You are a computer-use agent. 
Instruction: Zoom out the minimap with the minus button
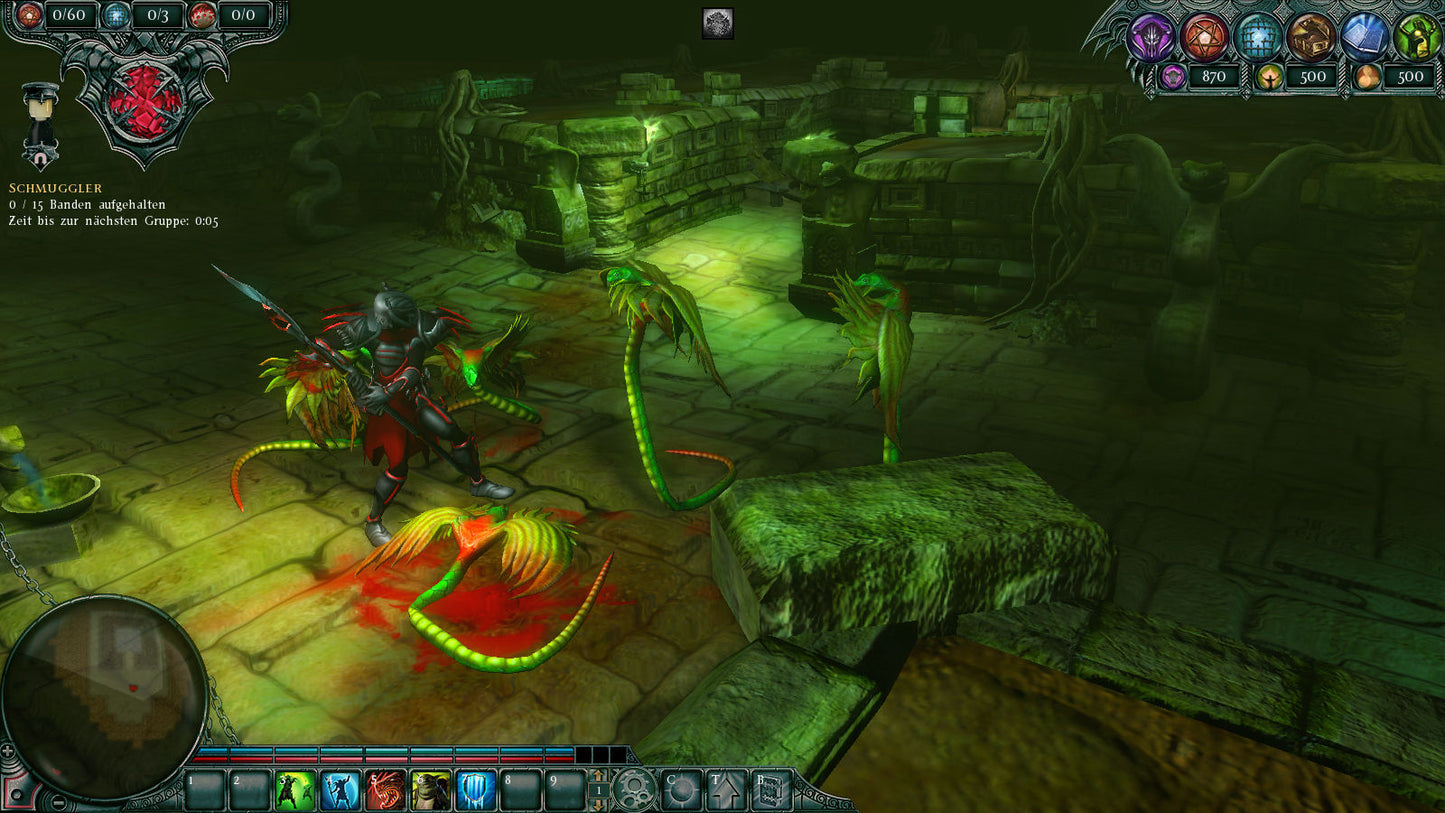(x=58, y=802)
